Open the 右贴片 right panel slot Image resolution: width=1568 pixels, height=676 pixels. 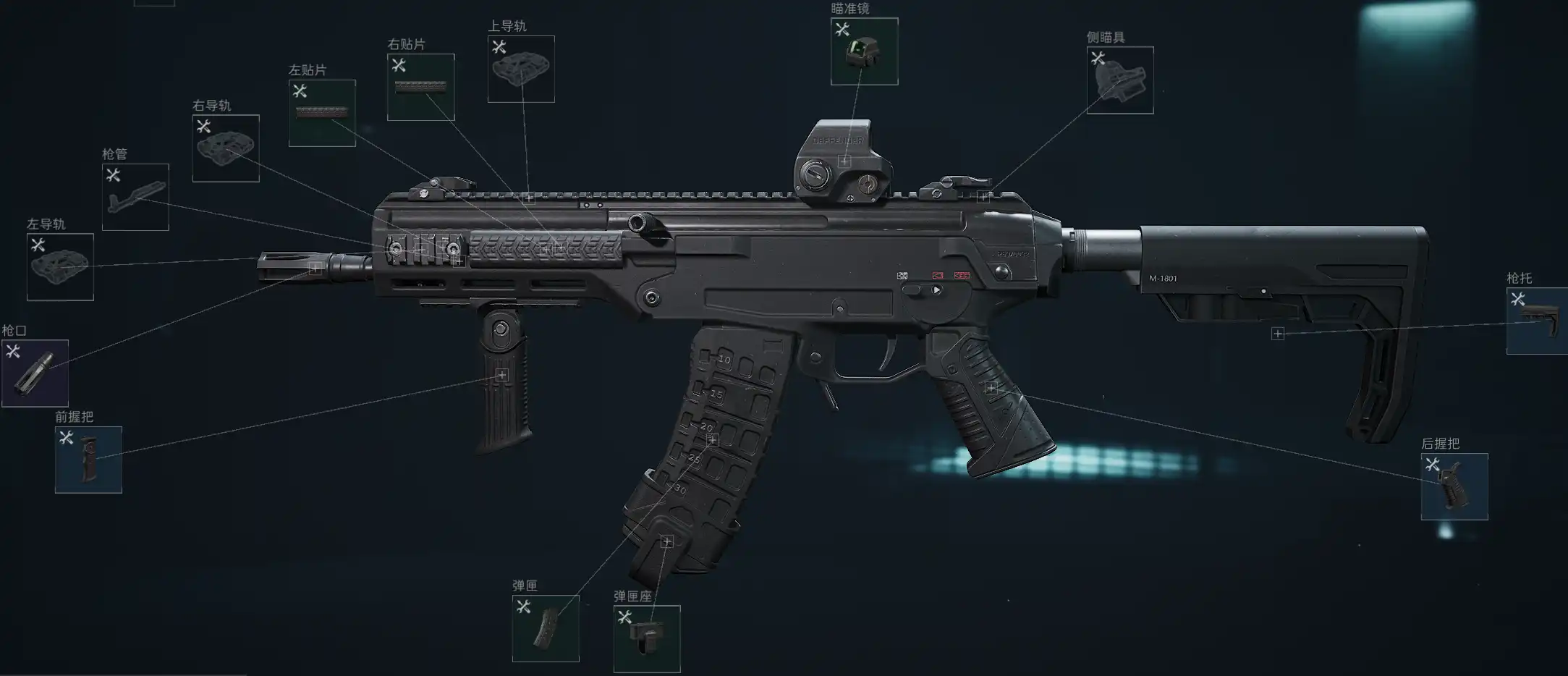pos(420,88)
